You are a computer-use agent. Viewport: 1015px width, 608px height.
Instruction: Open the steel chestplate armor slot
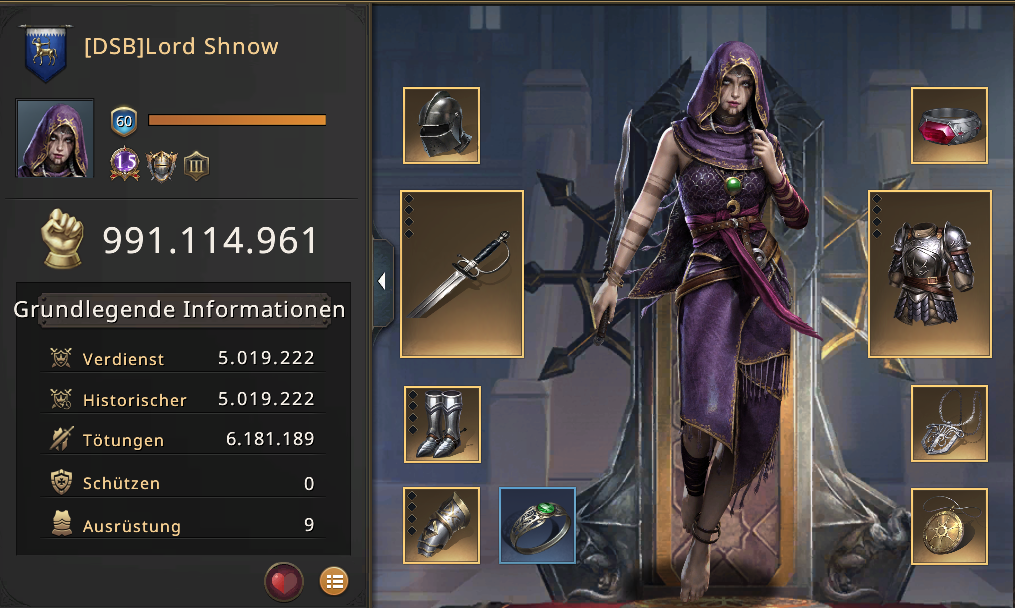pyautogui.click(x=929, y=273)
